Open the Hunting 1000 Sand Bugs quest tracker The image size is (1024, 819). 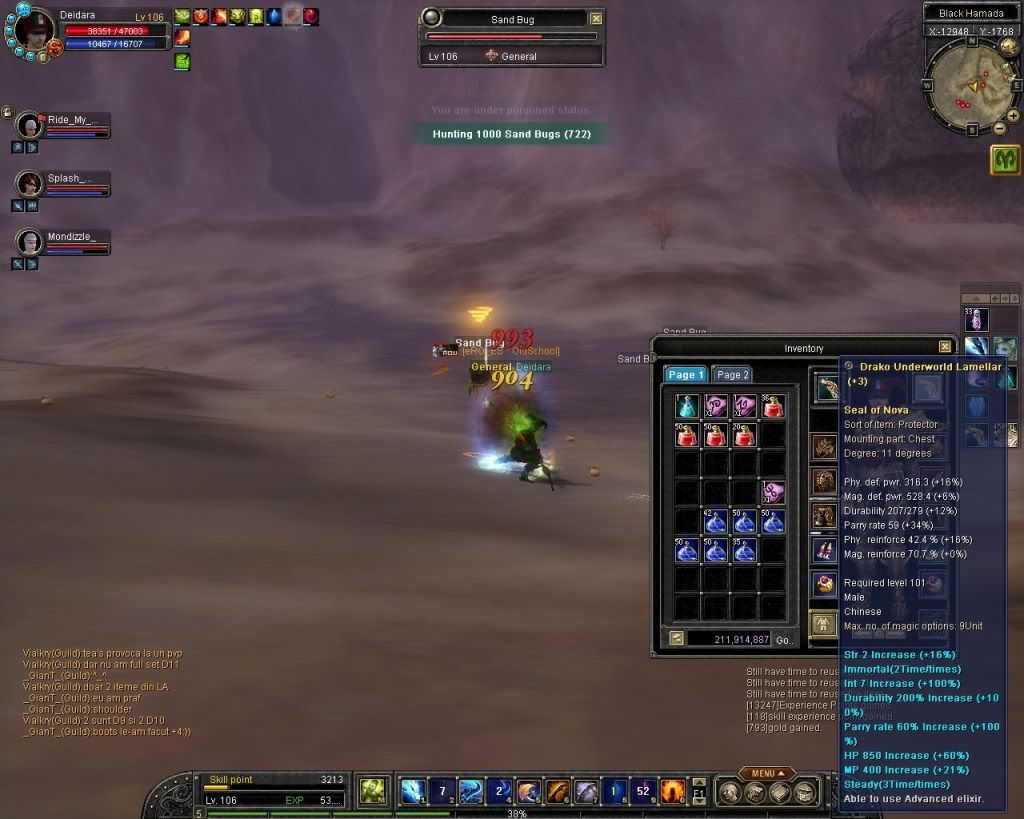(512, 134)
